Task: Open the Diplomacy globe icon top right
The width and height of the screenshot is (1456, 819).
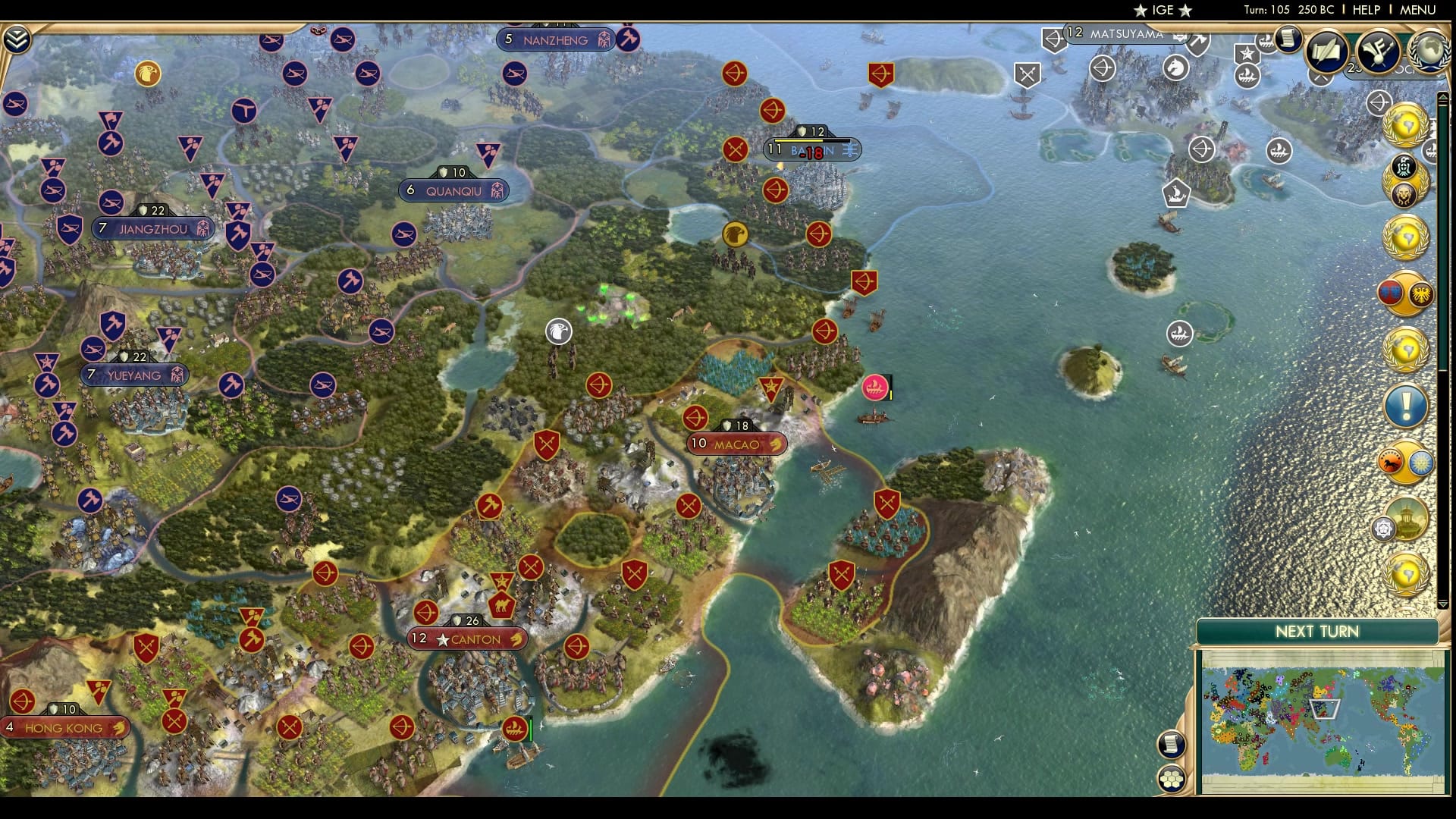Action: [1429, 54]
